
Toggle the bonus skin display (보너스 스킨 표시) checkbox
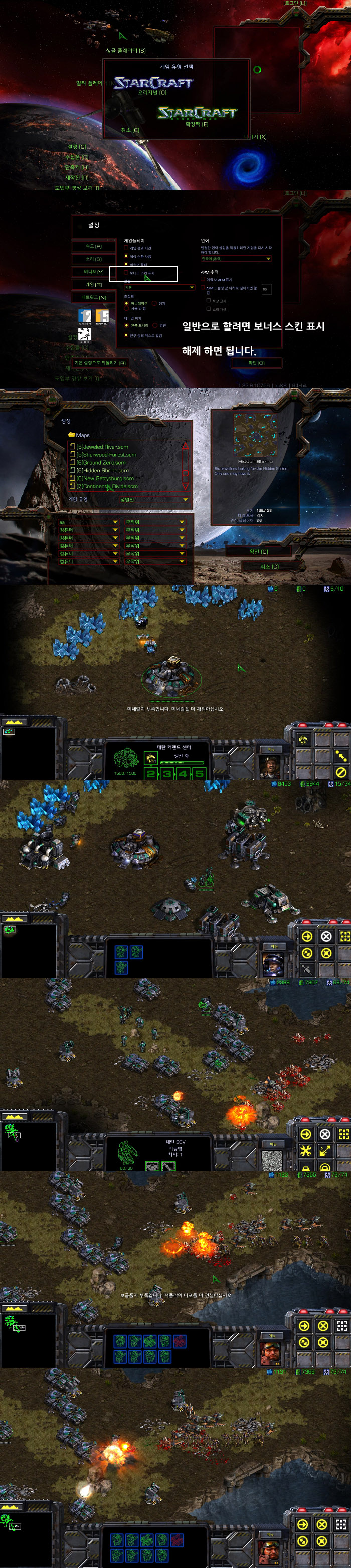coord(127,273)
